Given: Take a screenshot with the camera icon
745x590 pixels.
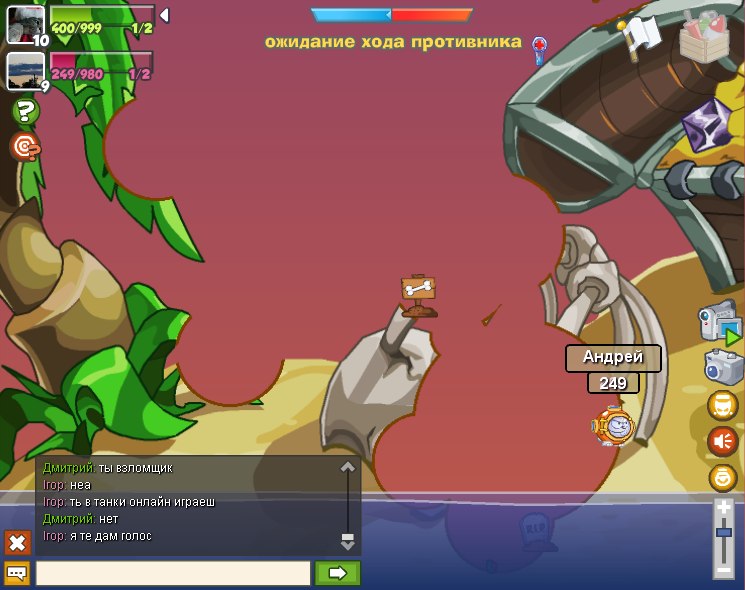Looking at the screenshot, I should click(x=723, y=366).
